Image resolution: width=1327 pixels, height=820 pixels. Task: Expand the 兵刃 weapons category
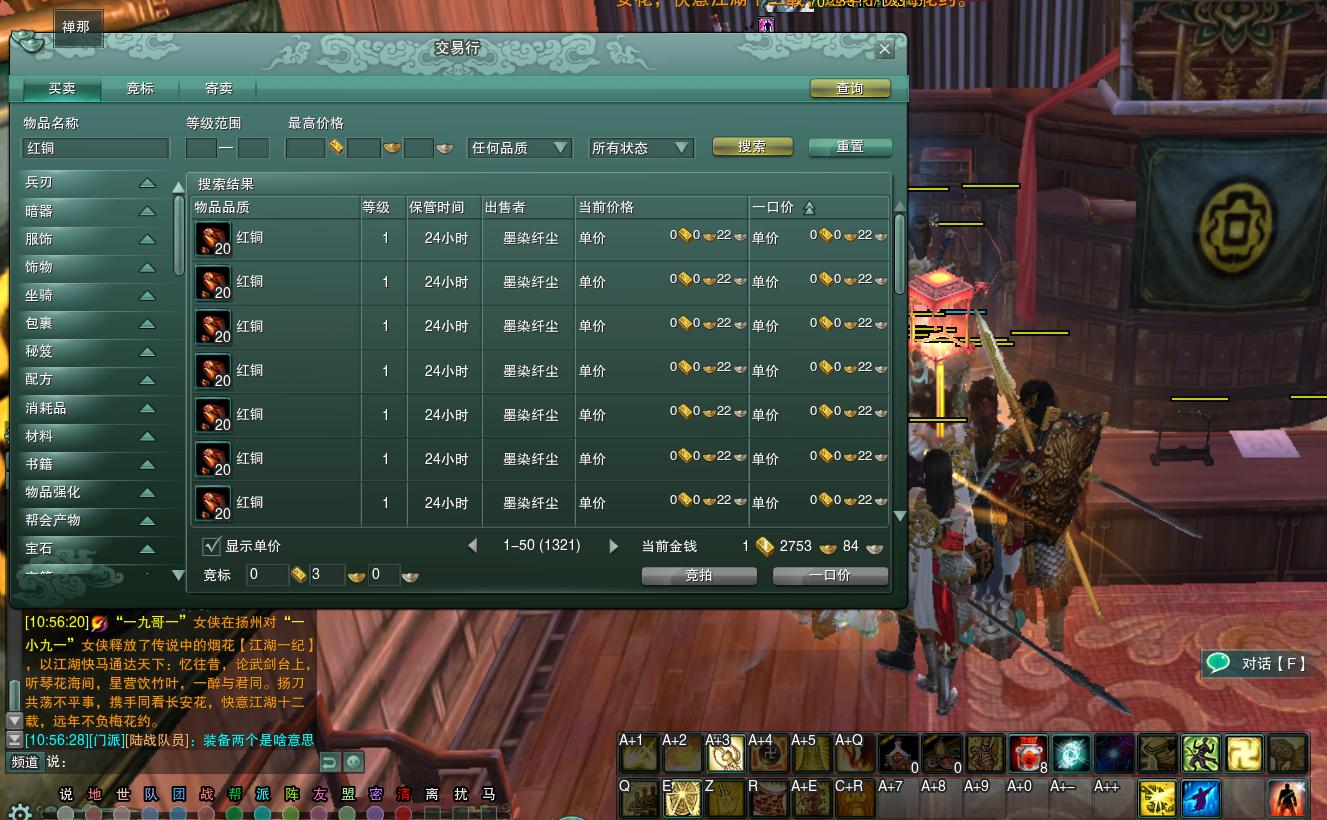coord(90,183)
